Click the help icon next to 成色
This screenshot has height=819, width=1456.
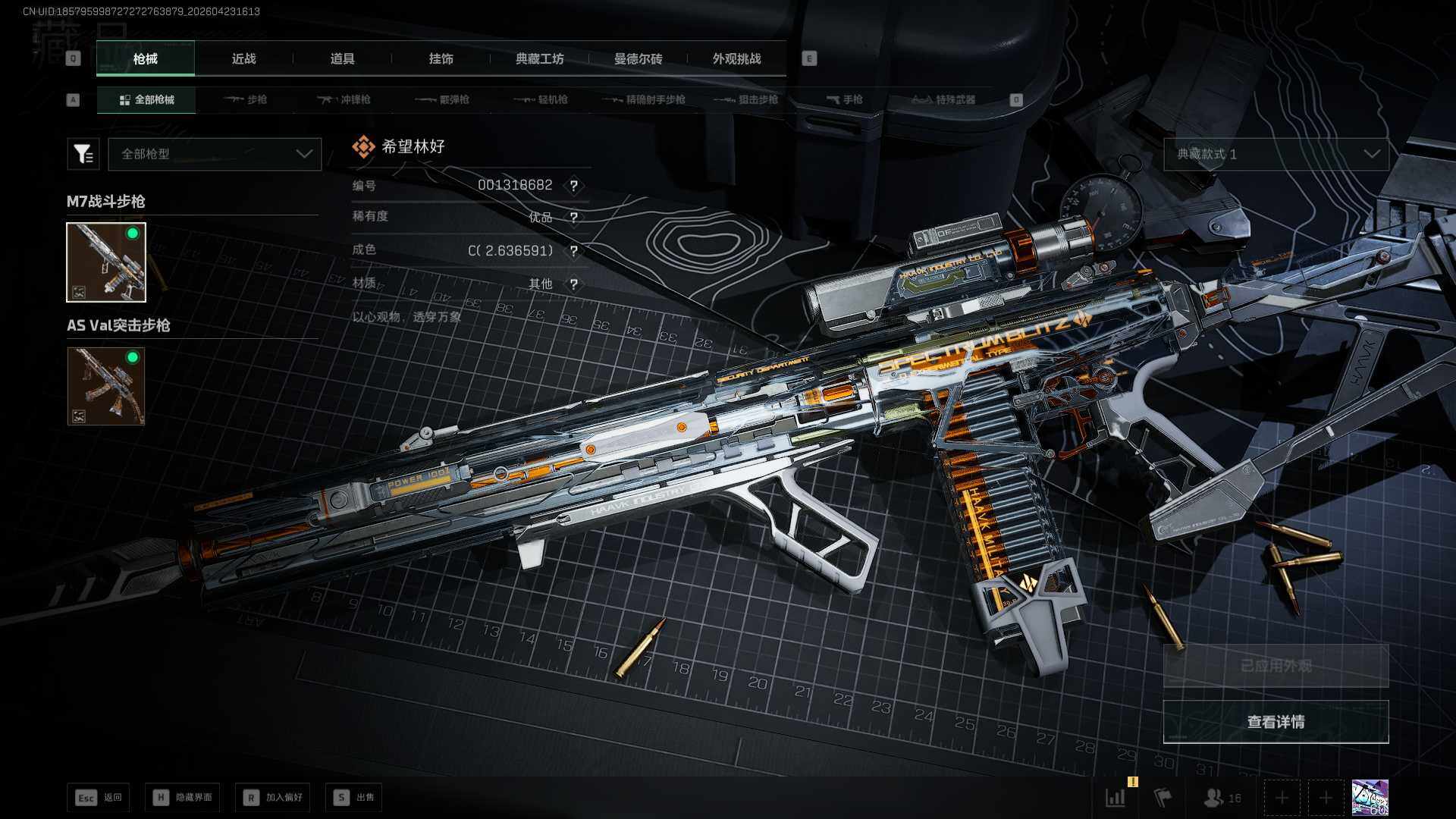pyautogui.click(x=574, y=251)
